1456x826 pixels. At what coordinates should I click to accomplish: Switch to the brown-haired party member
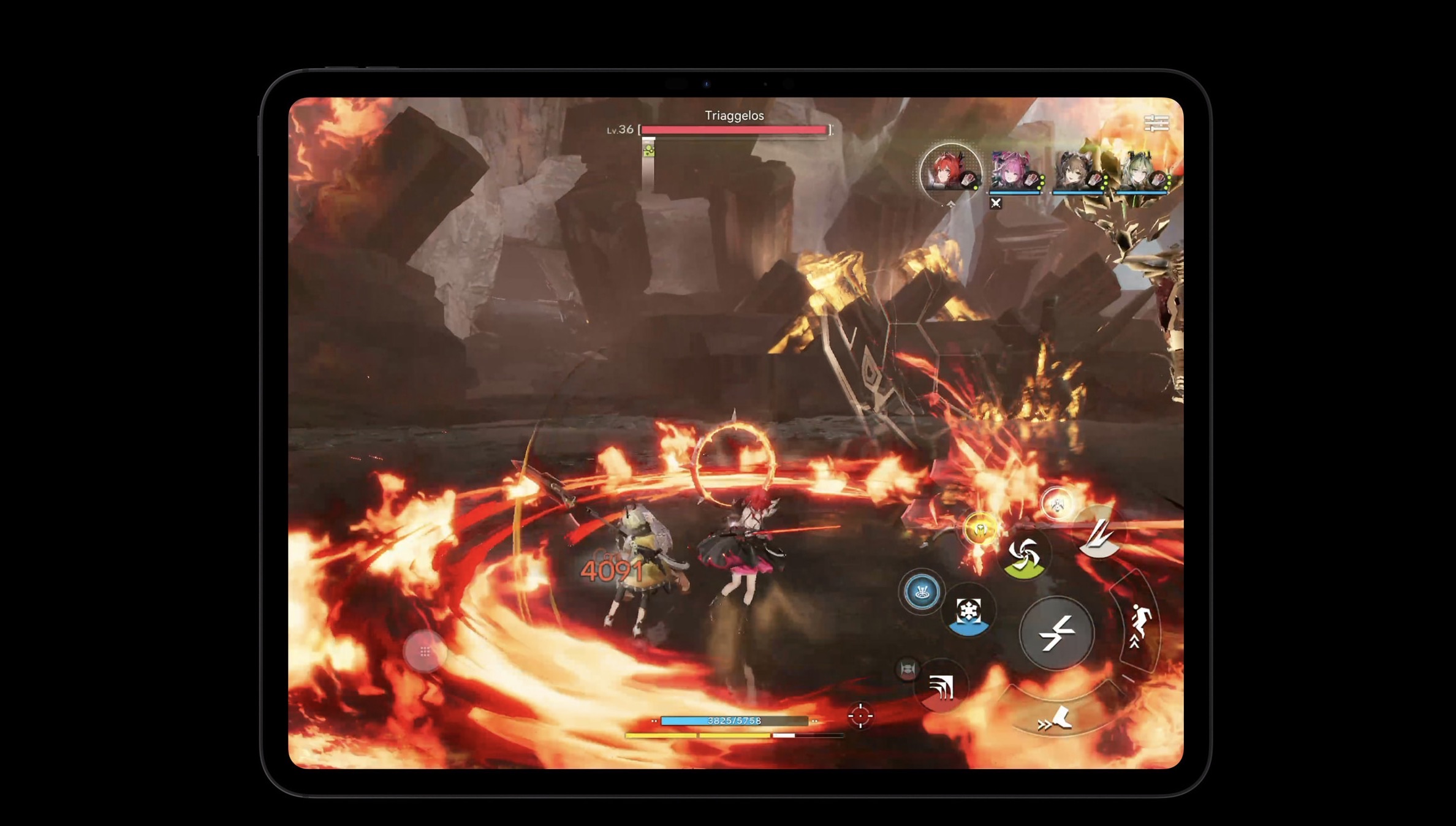[x=1077, y=172]
